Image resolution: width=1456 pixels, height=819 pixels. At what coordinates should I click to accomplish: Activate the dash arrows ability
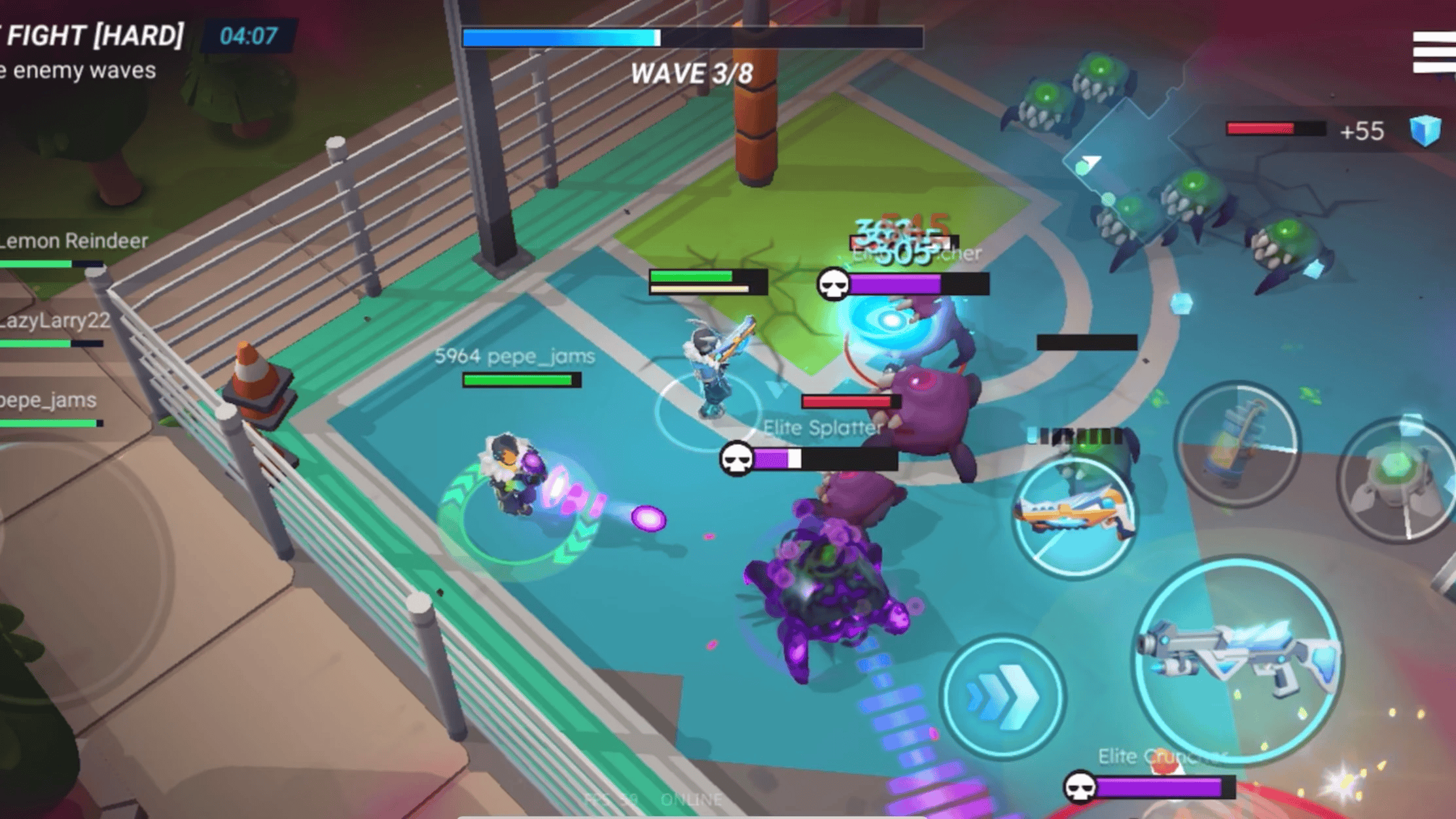pyautogui.click(x=1002, y=696)
